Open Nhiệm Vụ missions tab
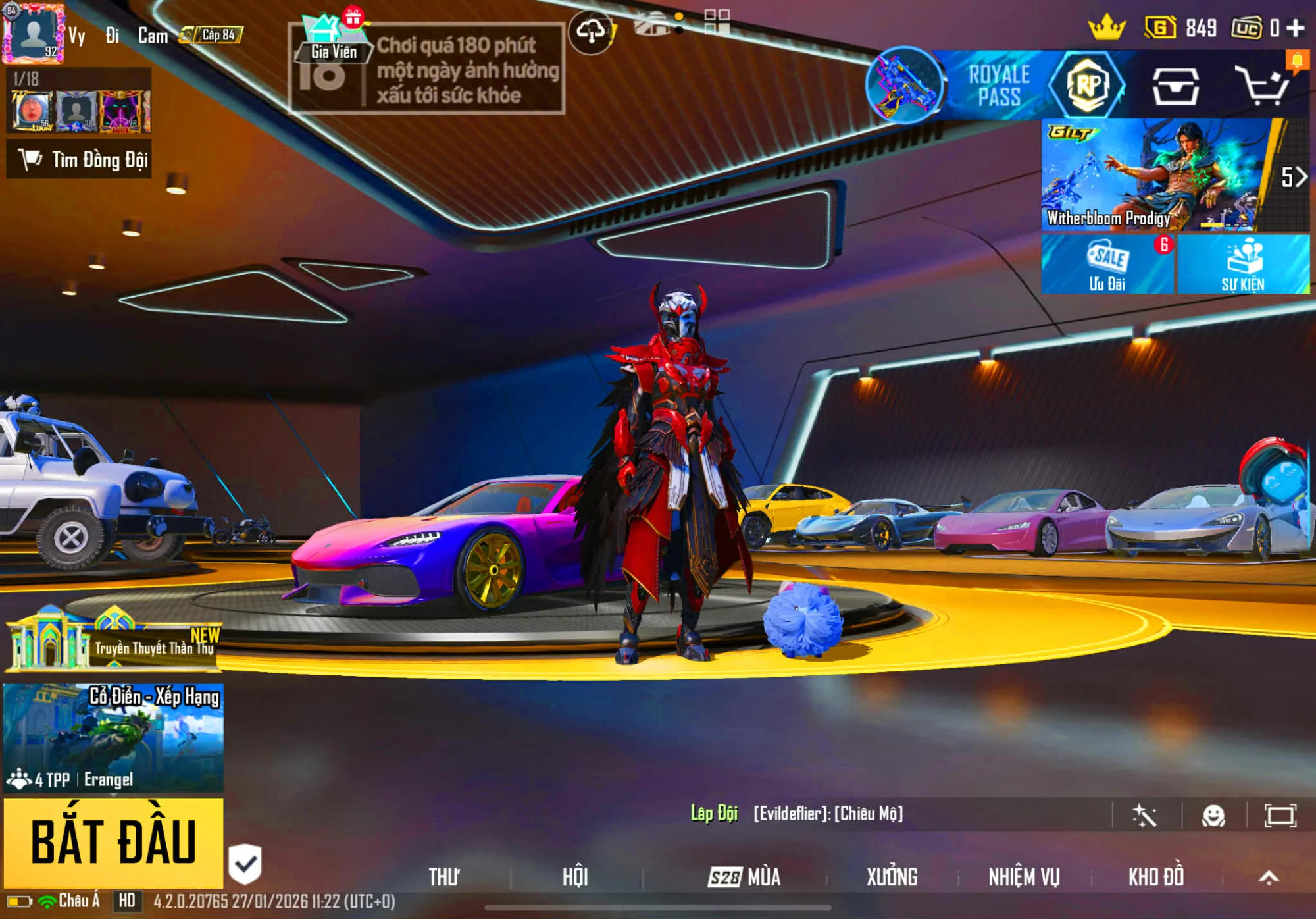Viewport: 1316px width, 919px height. [1024, 877]
